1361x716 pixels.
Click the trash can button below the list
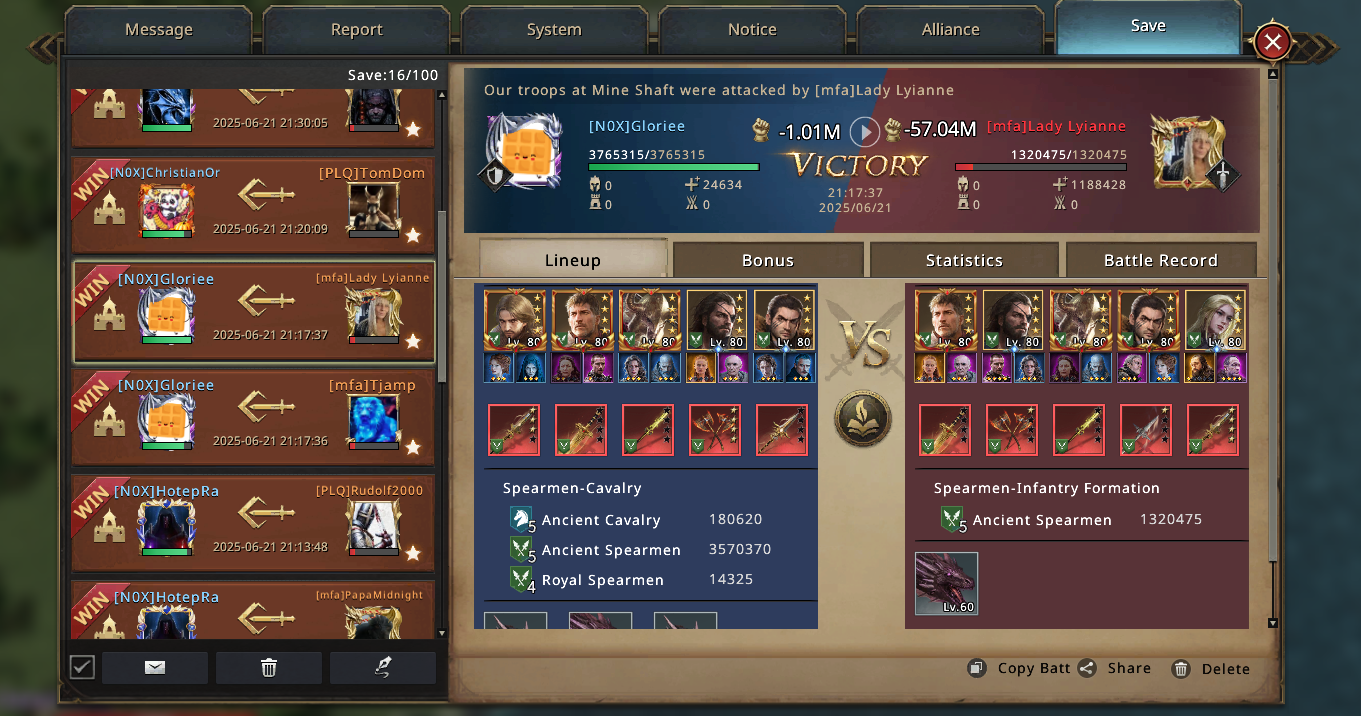point(268,667)
